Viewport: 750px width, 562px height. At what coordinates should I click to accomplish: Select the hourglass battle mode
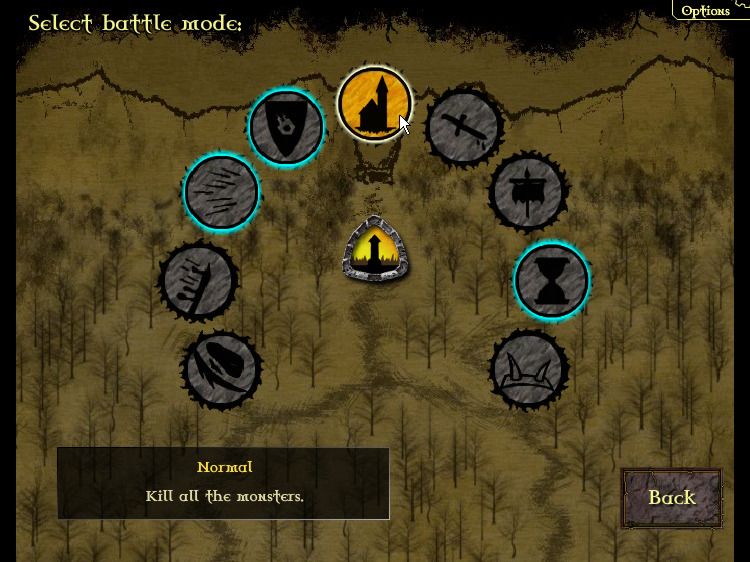(x=551, y=280)
